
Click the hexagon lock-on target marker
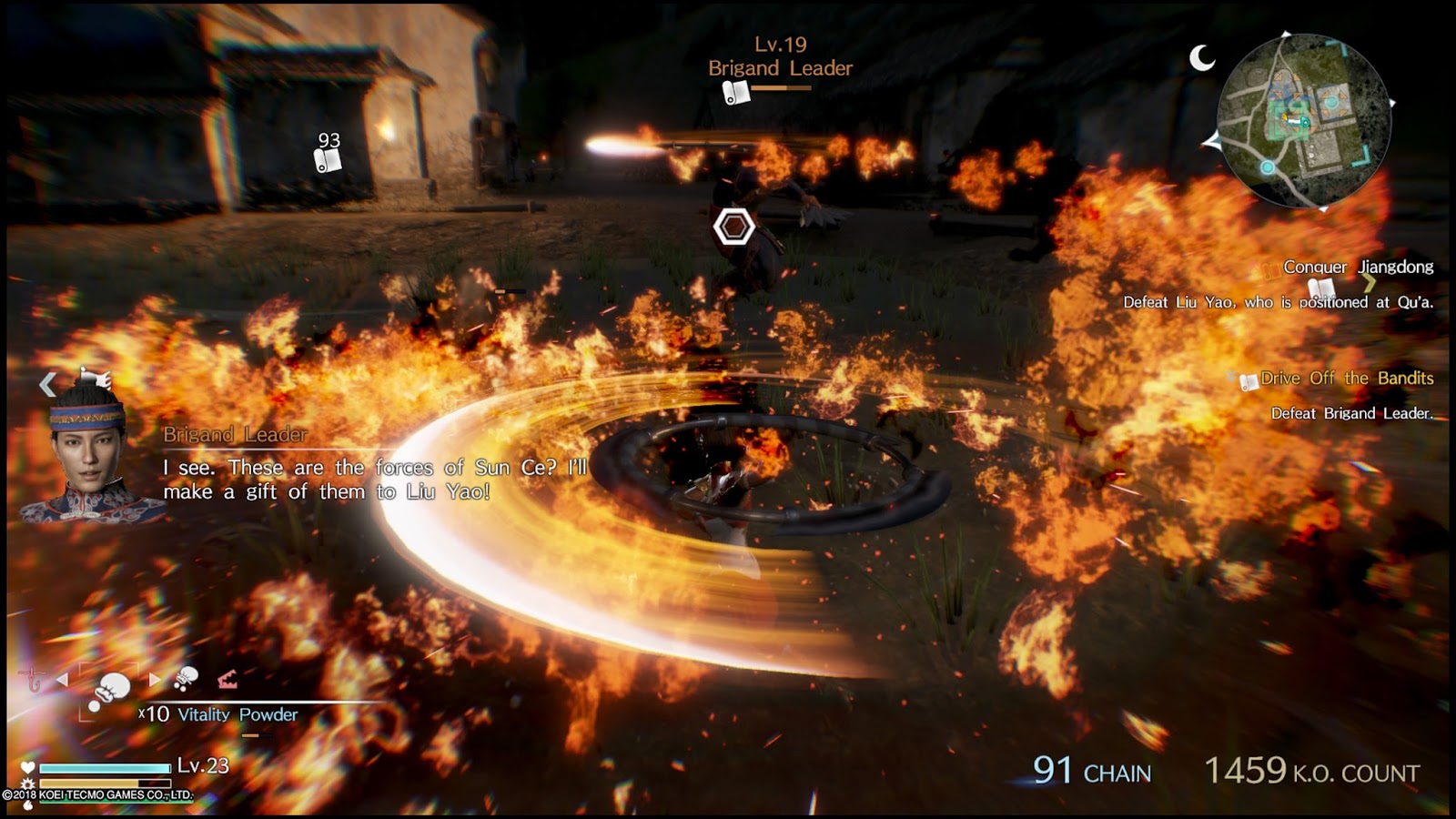pos(733,227)
